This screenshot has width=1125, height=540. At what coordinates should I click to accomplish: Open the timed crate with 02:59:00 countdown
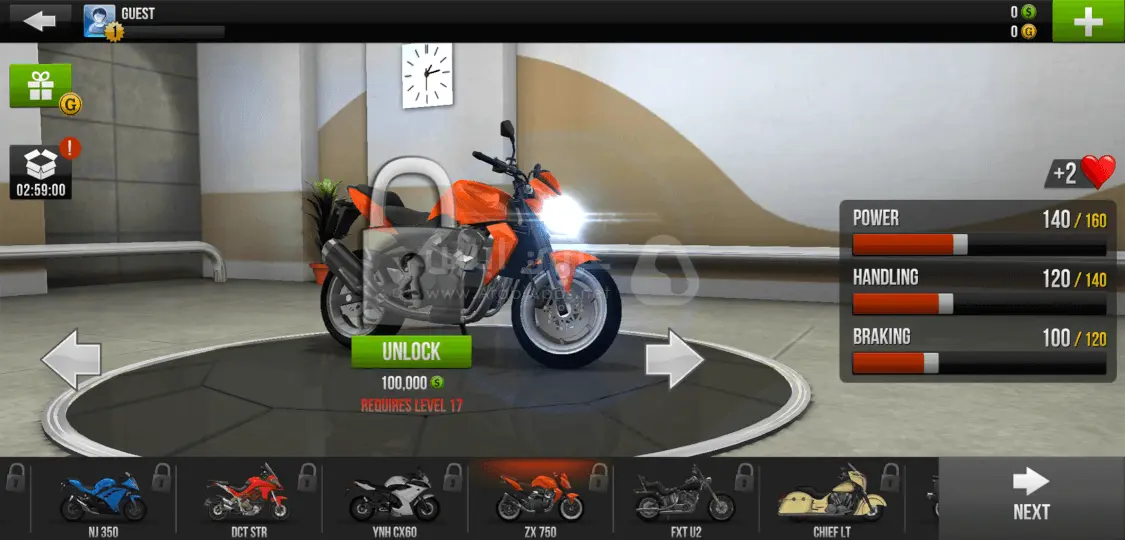pyautogui.click(x=41, y=172)
